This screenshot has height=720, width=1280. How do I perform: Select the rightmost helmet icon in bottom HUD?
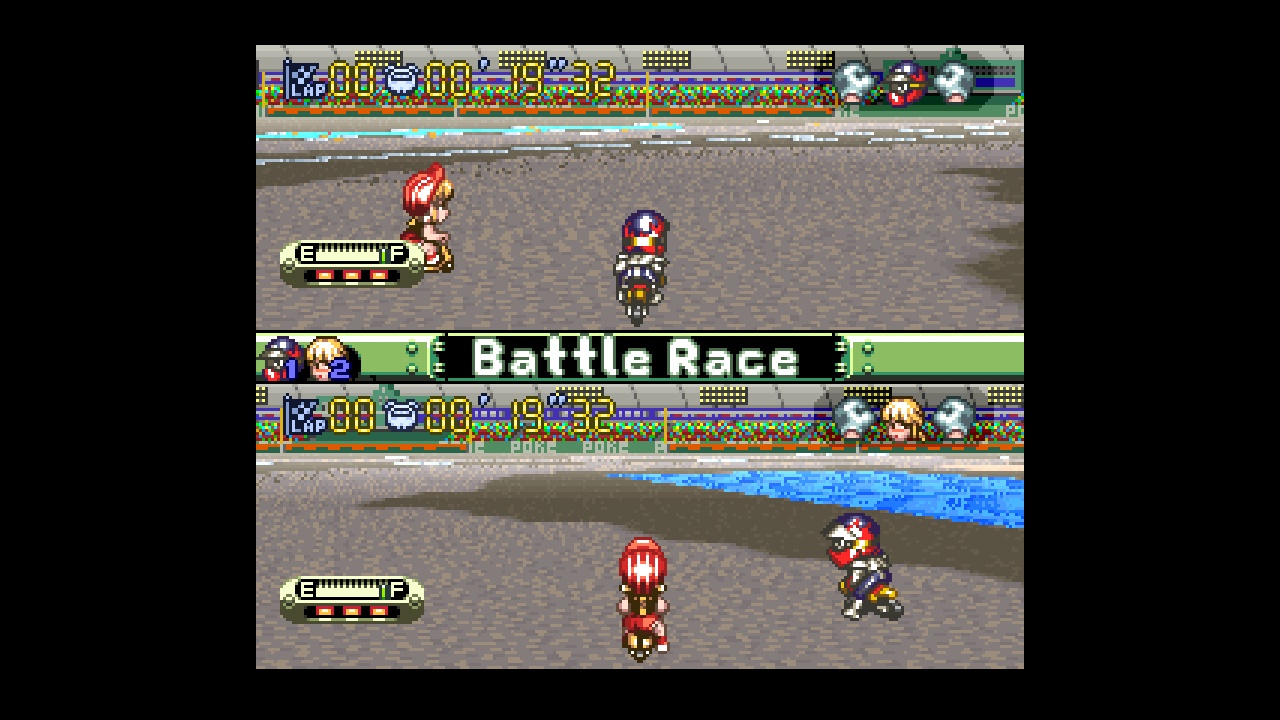952,420
